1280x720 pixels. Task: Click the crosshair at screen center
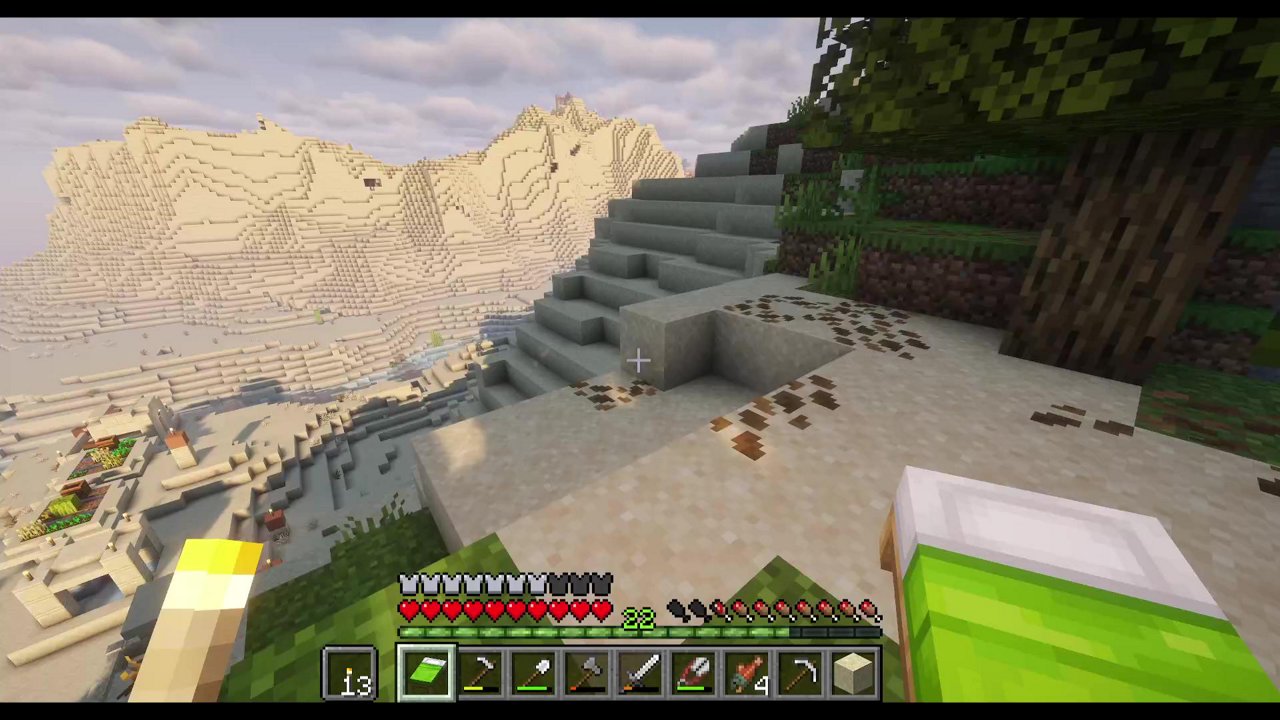(640, 360)
